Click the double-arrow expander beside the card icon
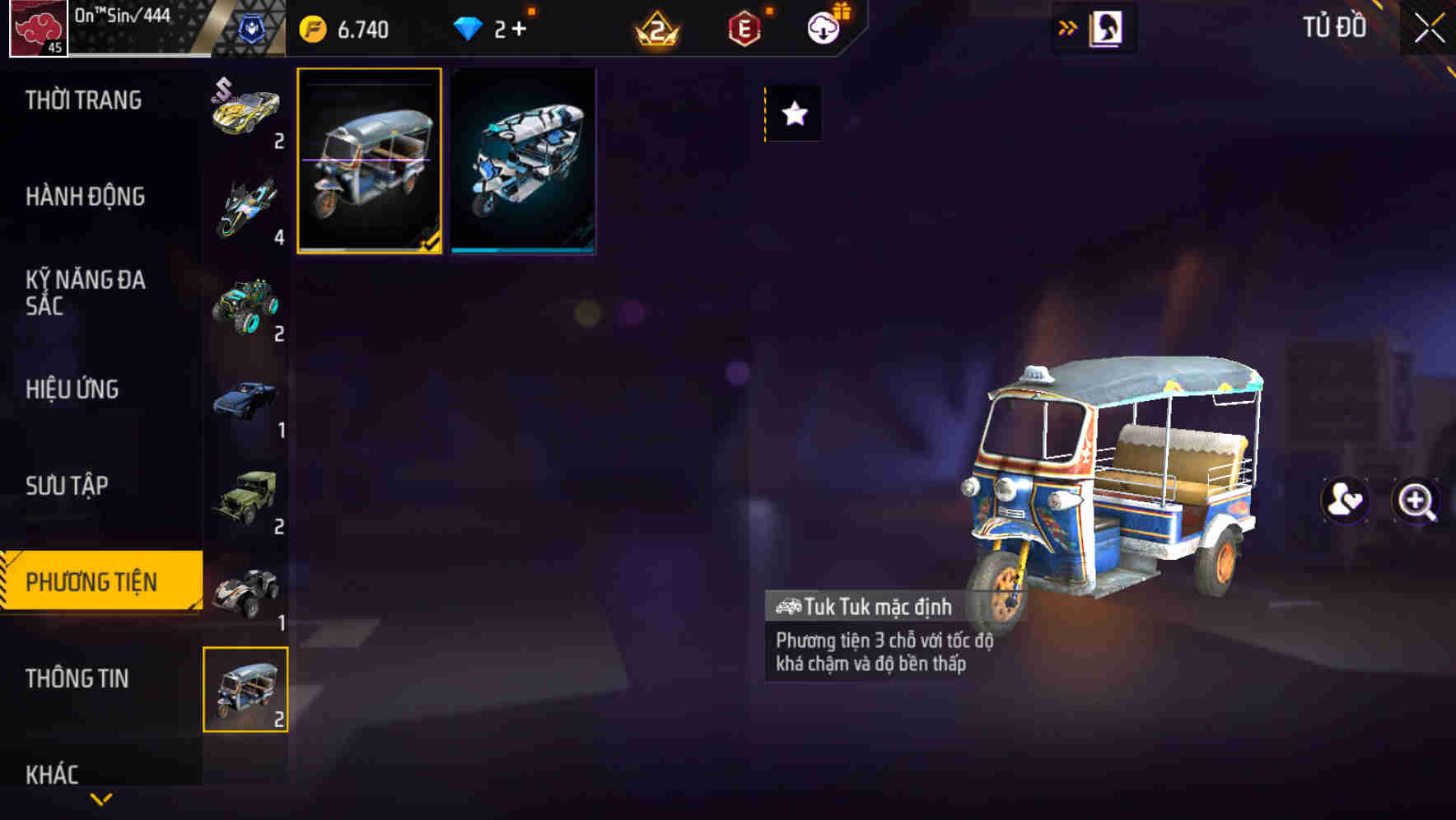1456x820 pixels. click(1068, 27)
